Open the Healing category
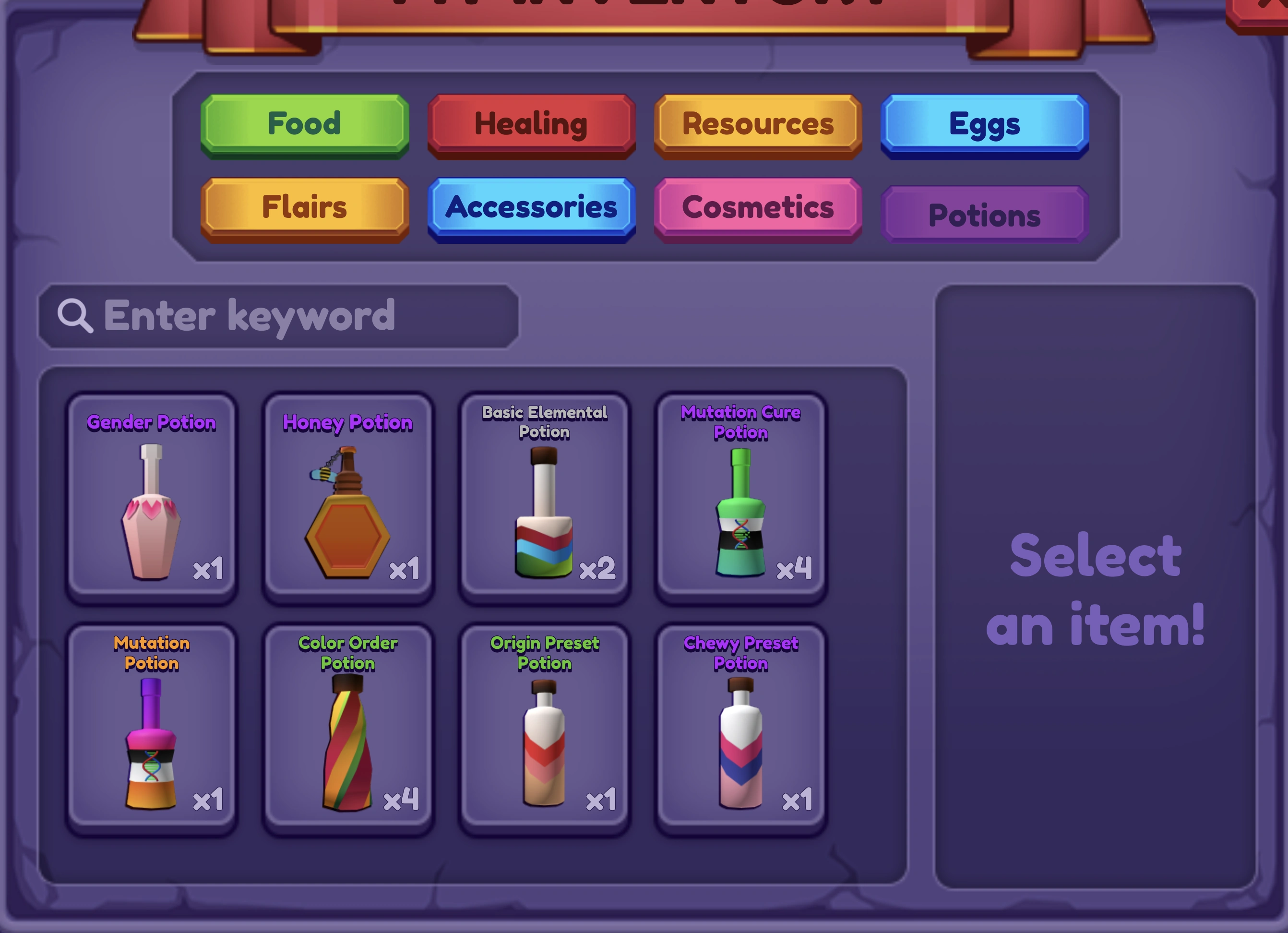 (530, 124)
